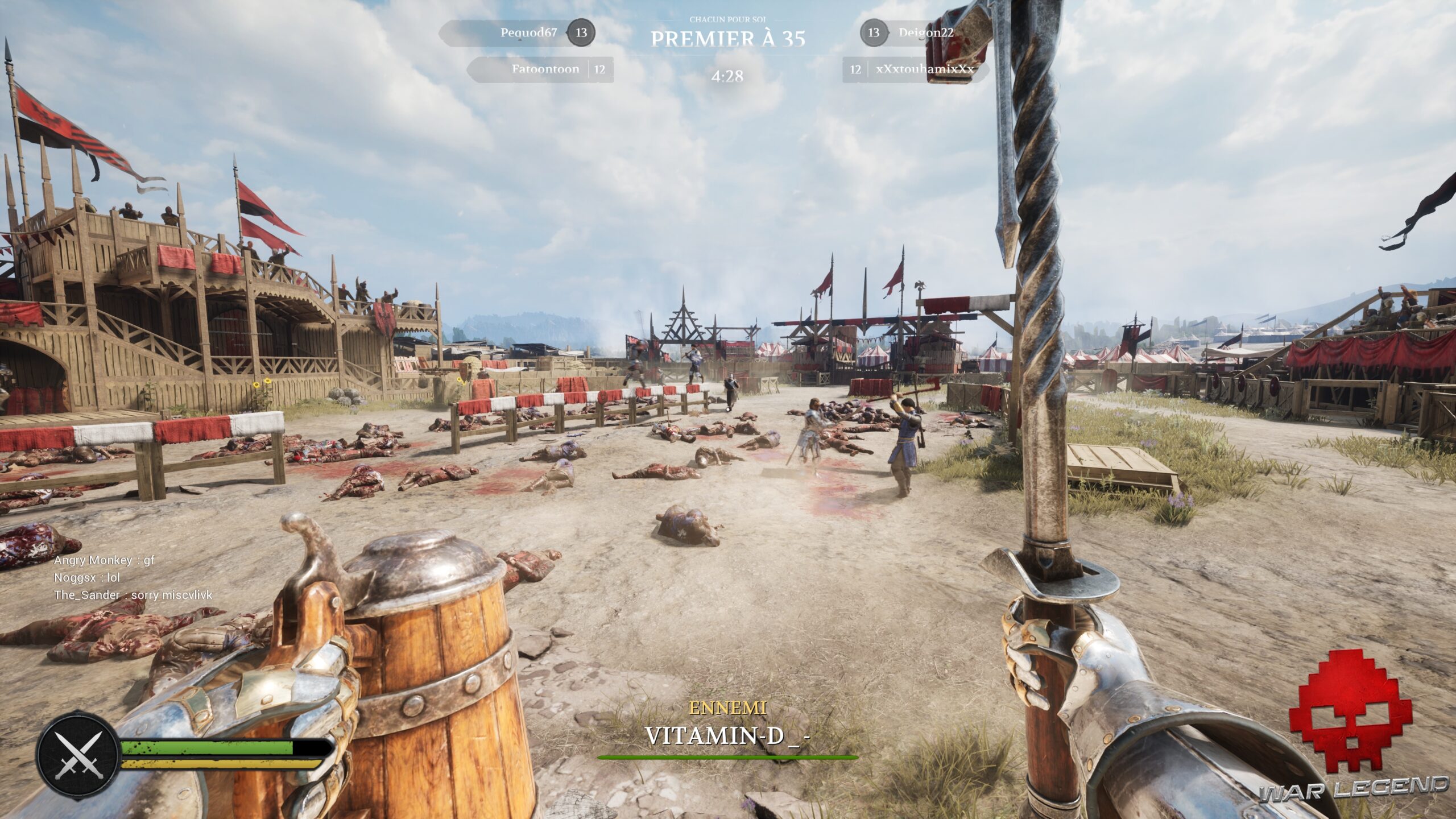
Task: Select Deigon22 in the score ranking
Action: (925, 32)
